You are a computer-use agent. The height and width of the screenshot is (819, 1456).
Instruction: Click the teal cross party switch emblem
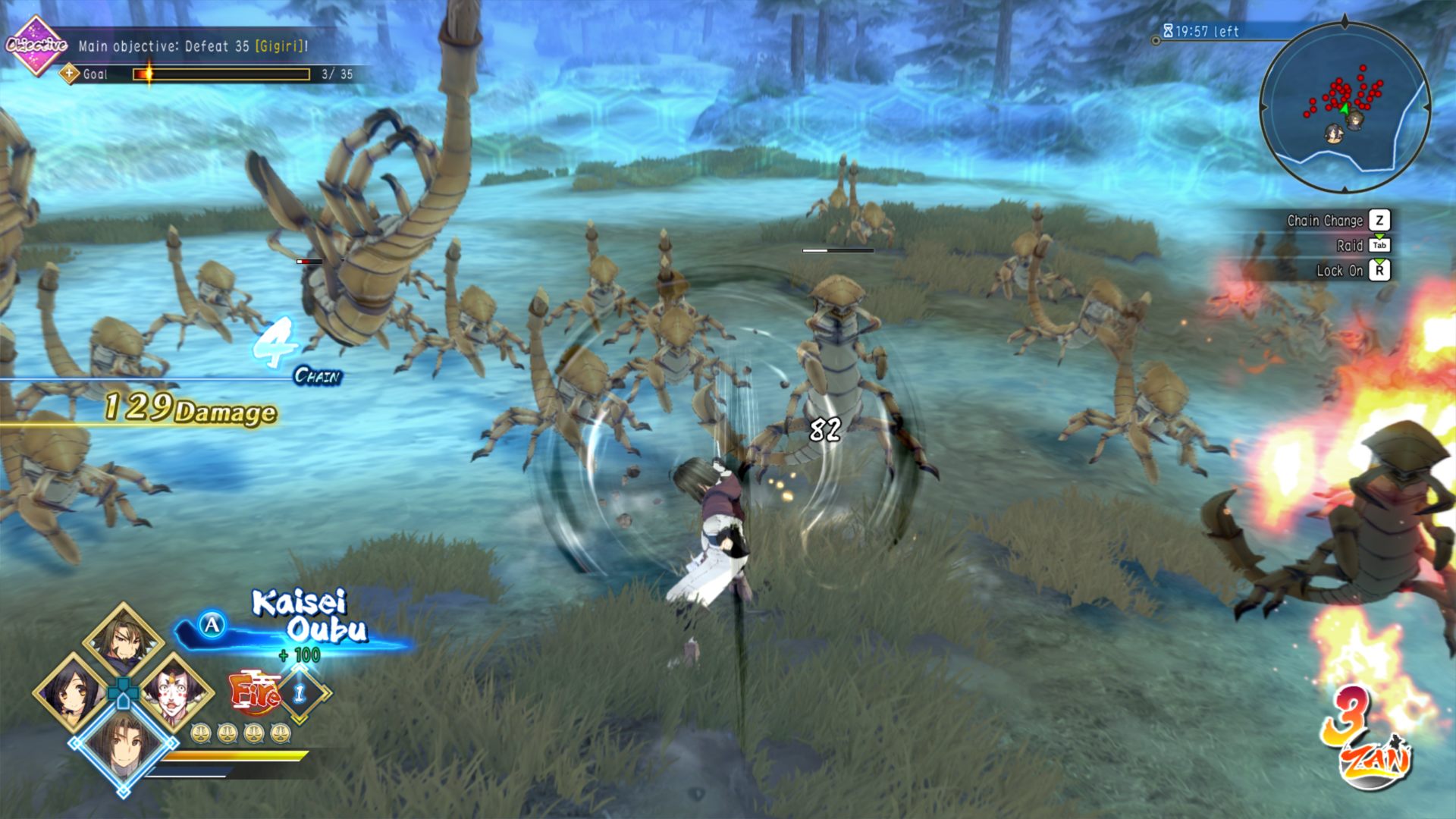tap(123, 692)
